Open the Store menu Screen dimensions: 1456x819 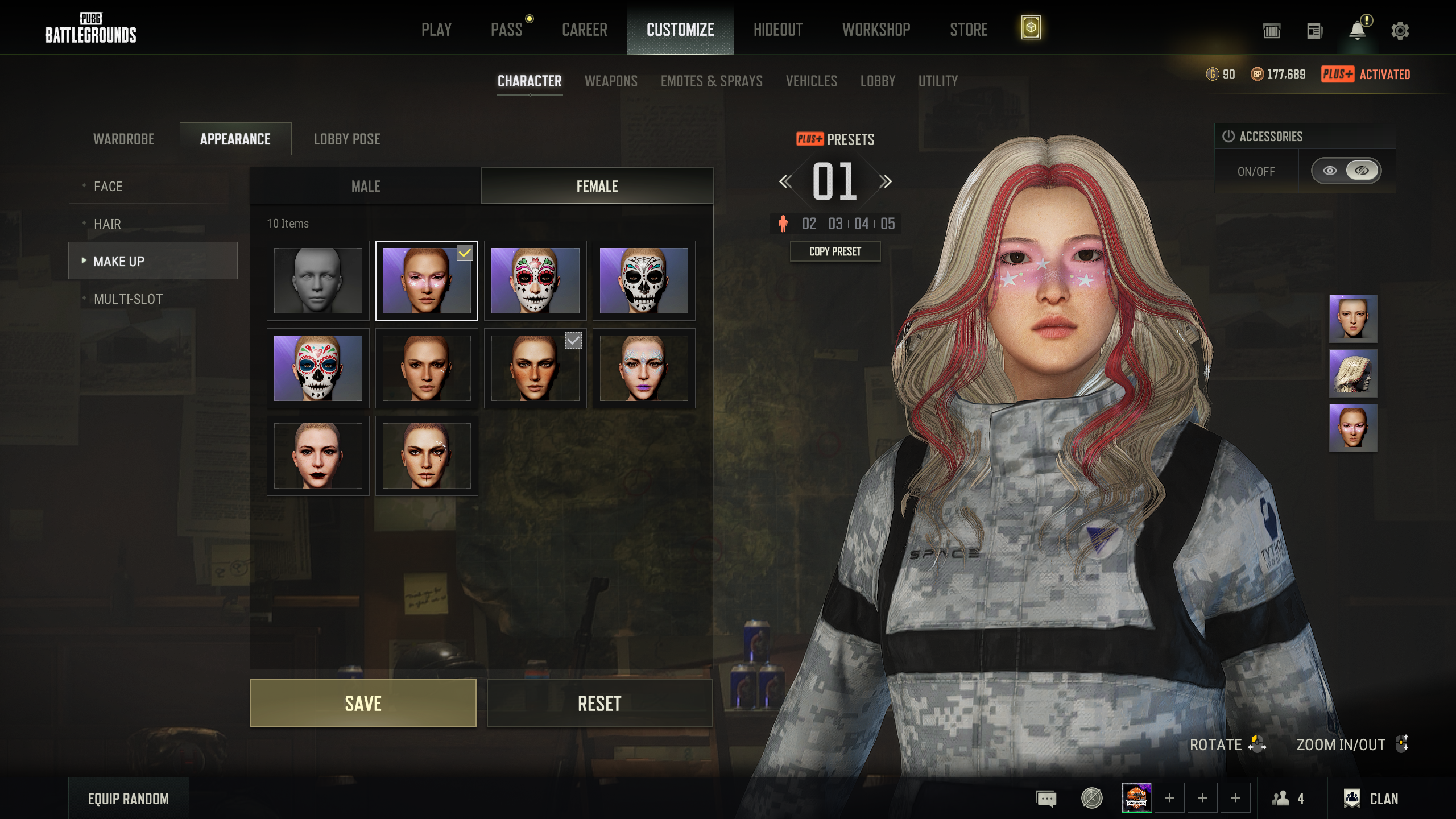[969, 30]
